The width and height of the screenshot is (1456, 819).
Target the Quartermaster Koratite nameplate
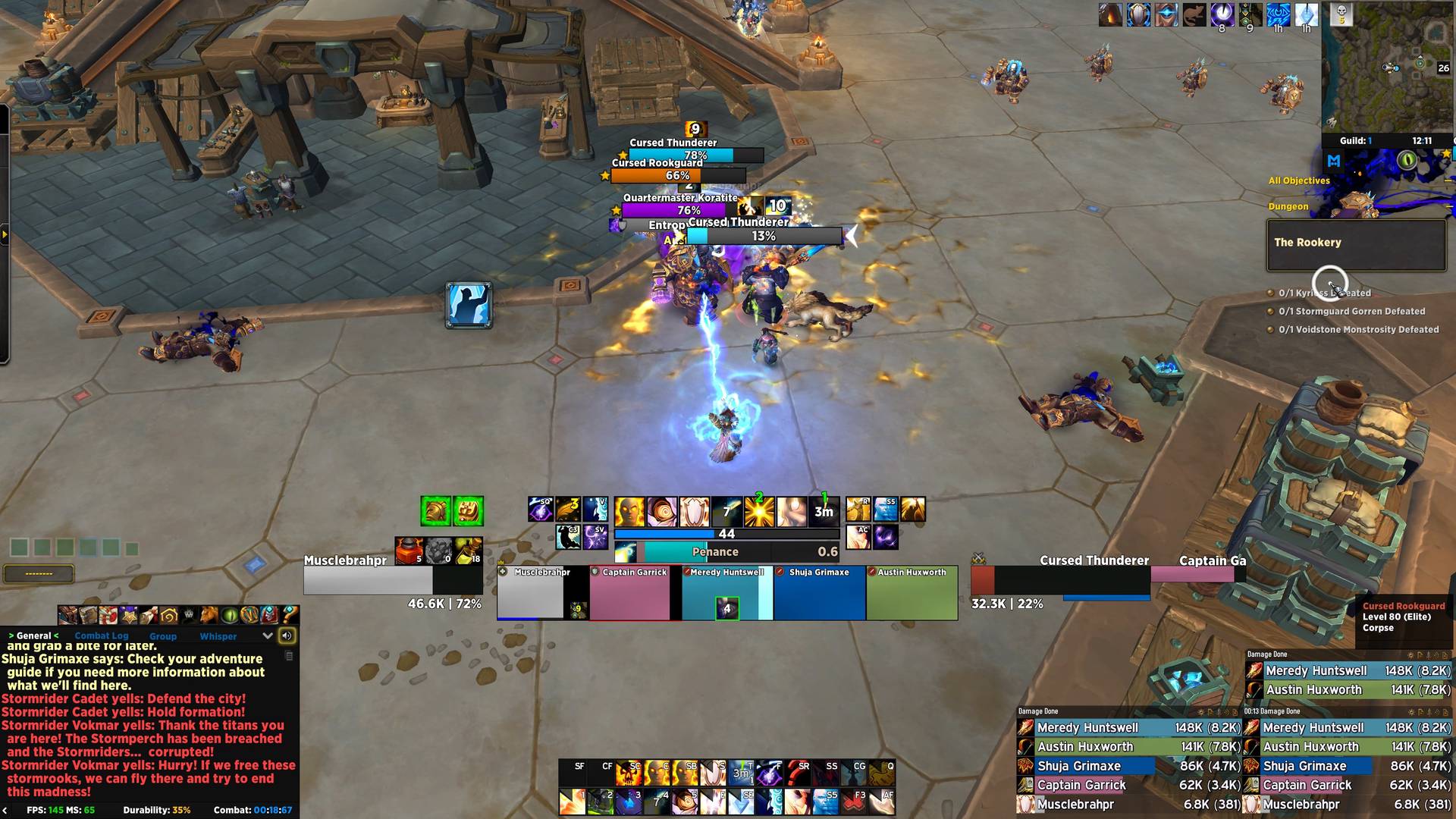(678, 210)
